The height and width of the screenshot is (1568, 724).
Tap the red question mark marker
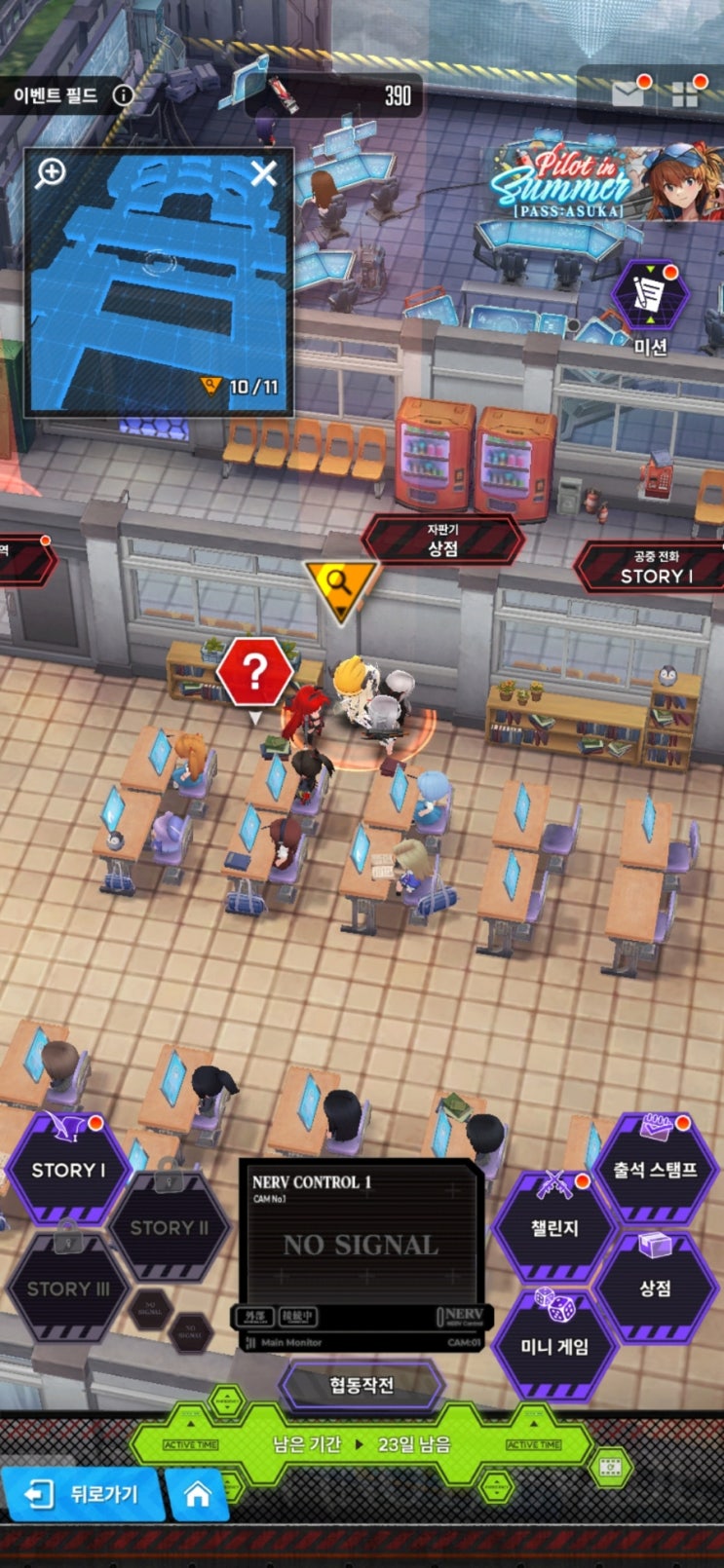tap(254, 673)
